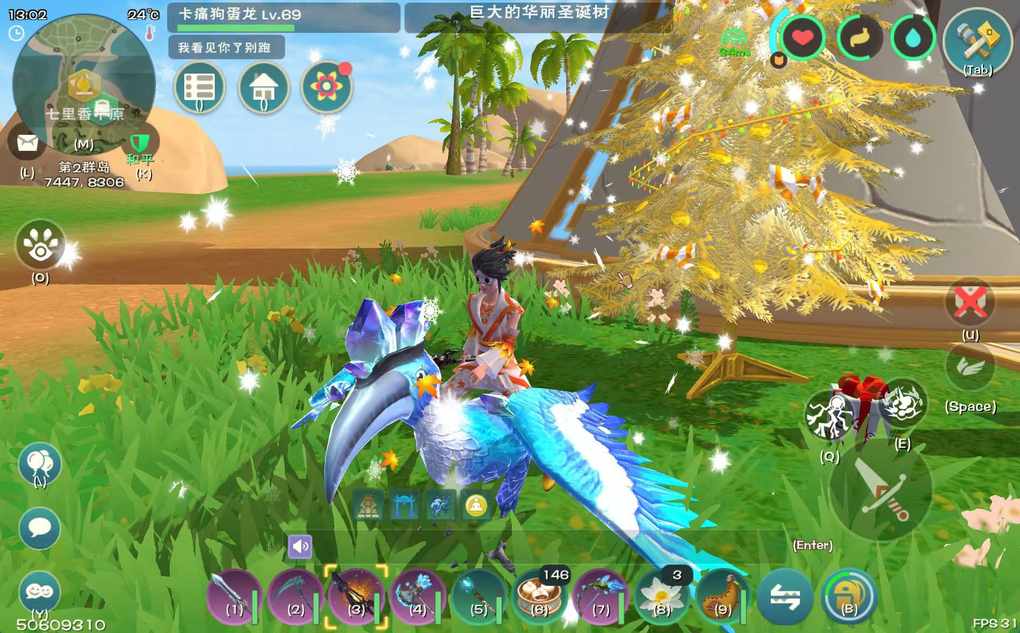Toggle the purple speaker sound button

[x=300, y=546]
